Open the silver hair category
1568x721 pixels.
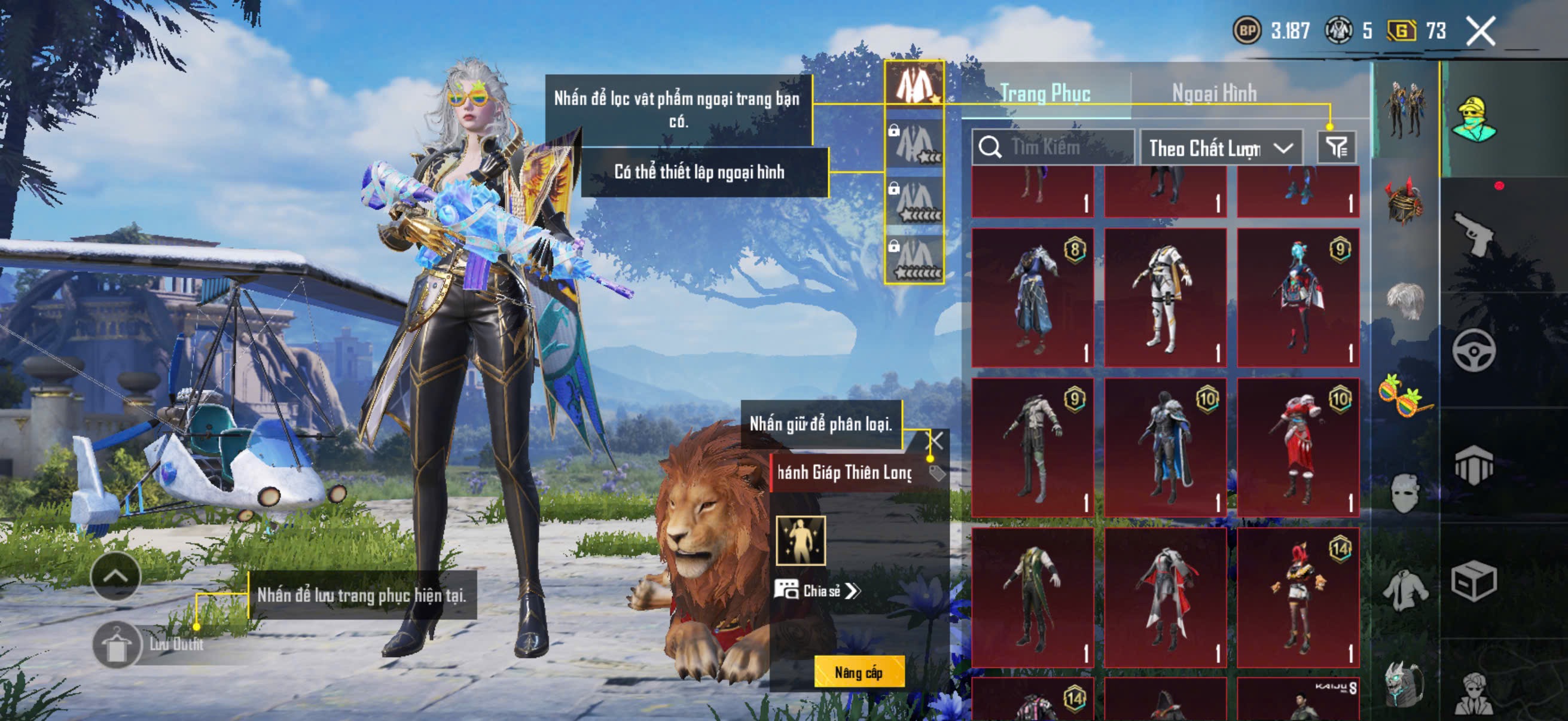click(1405, 300)
